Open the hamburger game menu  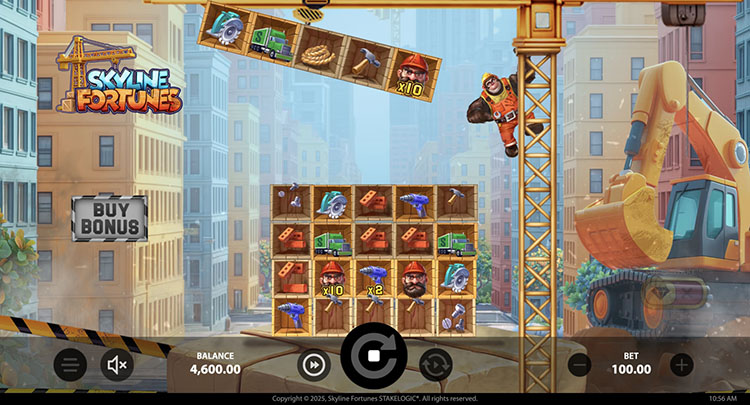coord(69,364)
